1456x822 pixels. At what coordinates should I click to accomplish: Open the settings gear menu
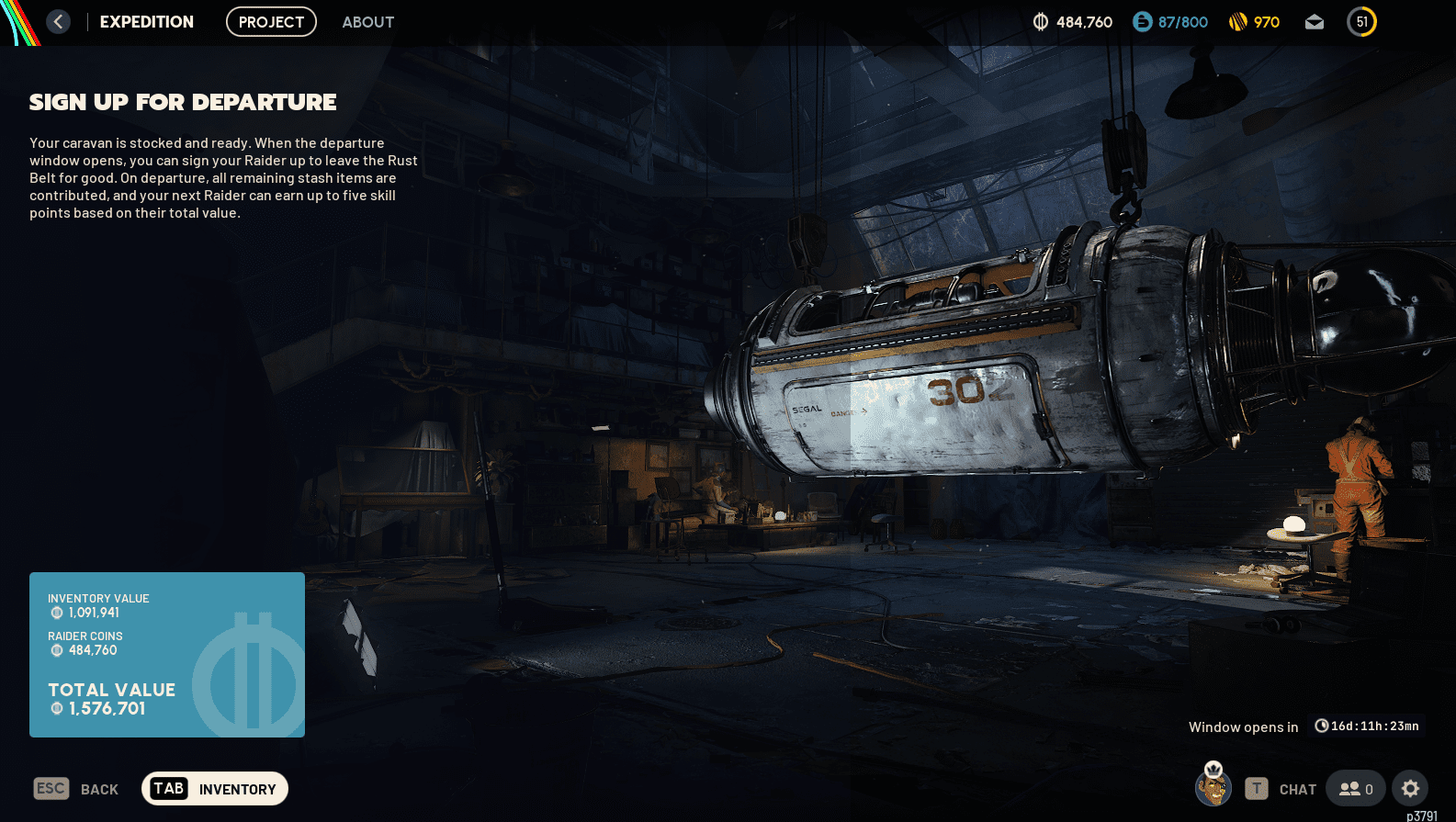(x=1411, y=788)
